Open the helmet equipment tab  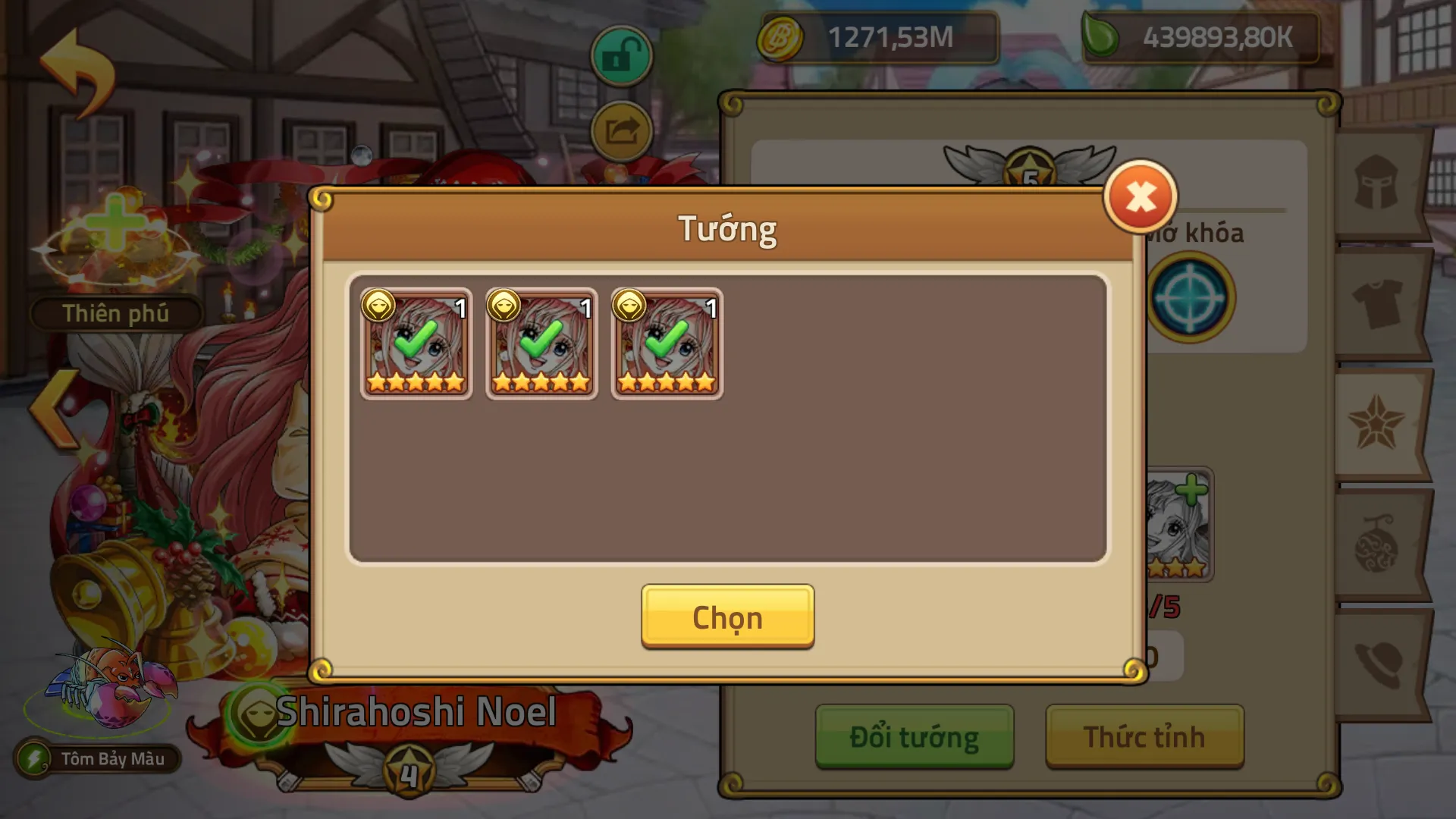pyautogui.click(x=1376, y=183)
